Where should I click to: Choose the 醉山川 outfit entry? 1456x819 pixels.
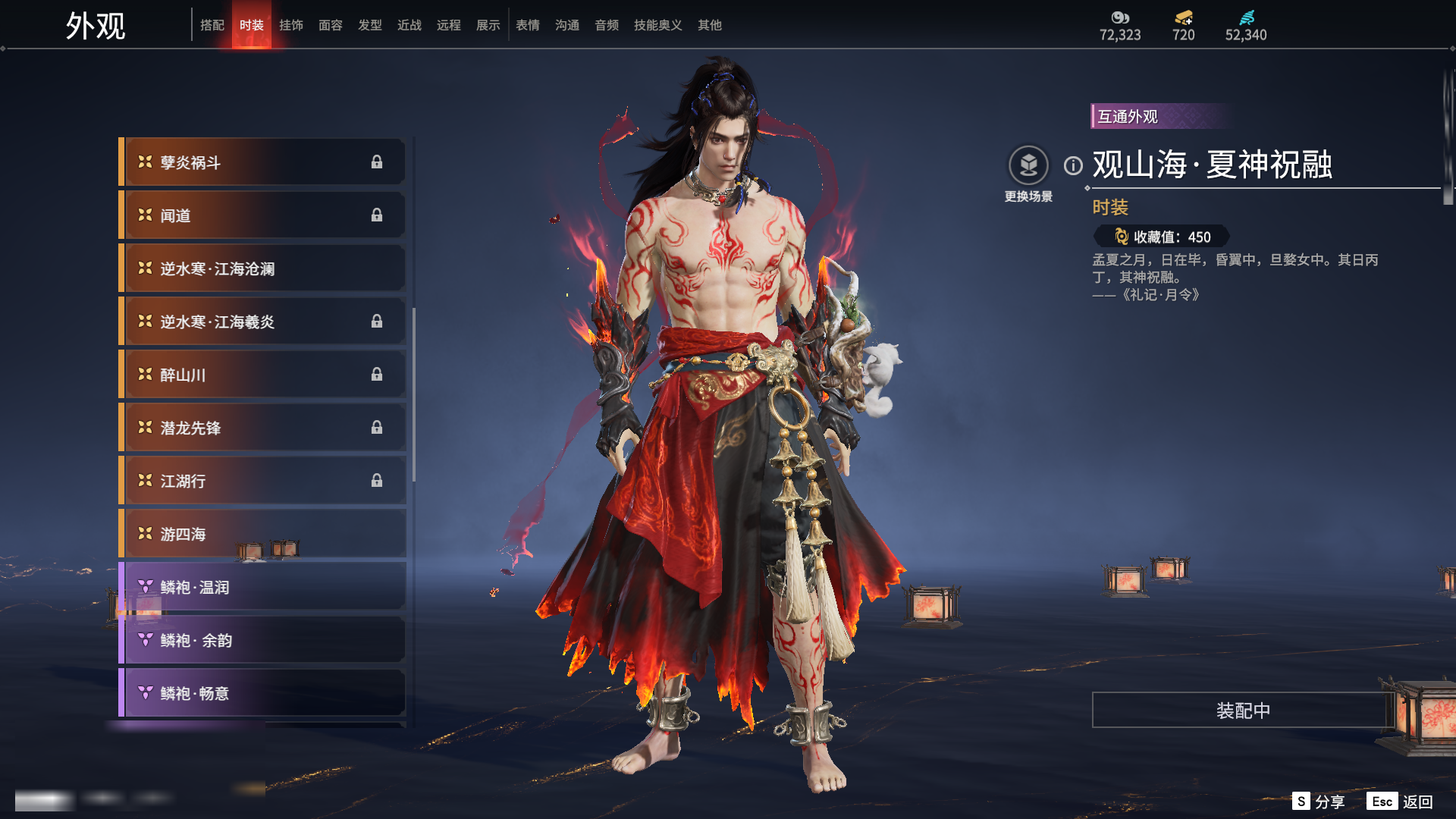click(x=262, y=375)
